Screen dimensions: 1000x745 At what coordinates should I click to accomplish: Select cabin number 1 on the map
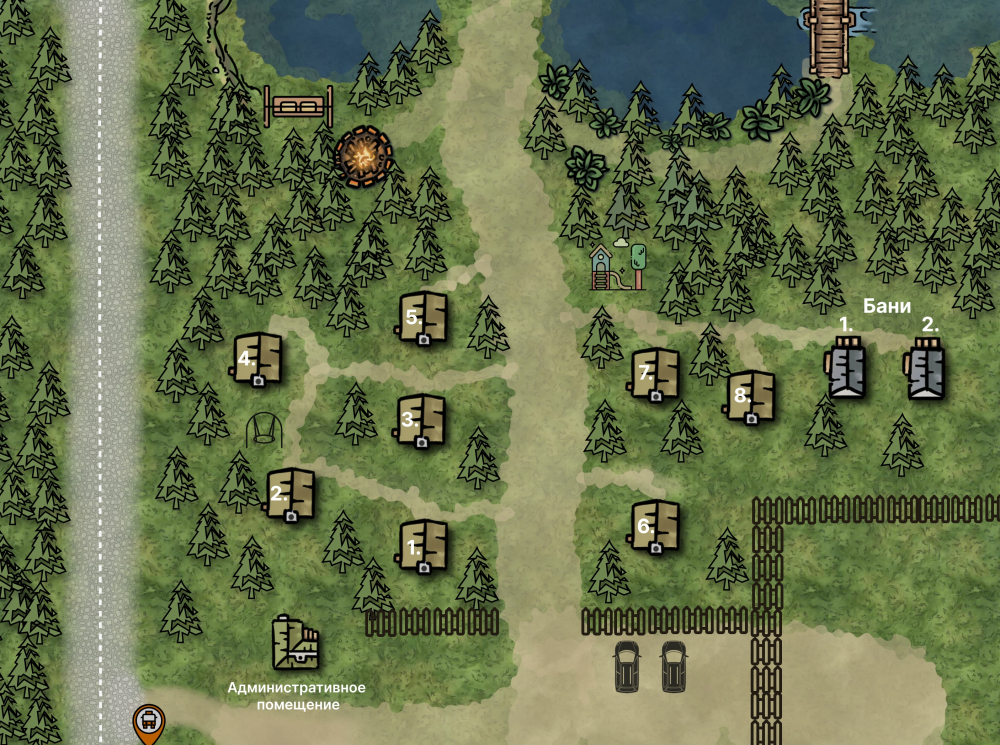point(424,545)
